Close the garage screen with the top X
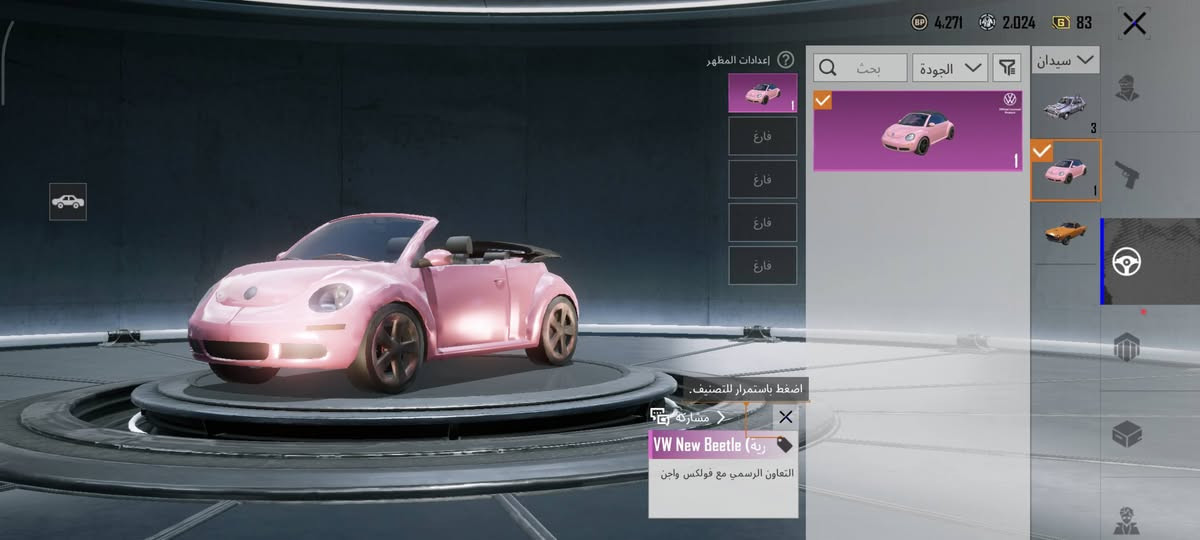This screenshot has height=540, width=1200. pos(1134,24)
